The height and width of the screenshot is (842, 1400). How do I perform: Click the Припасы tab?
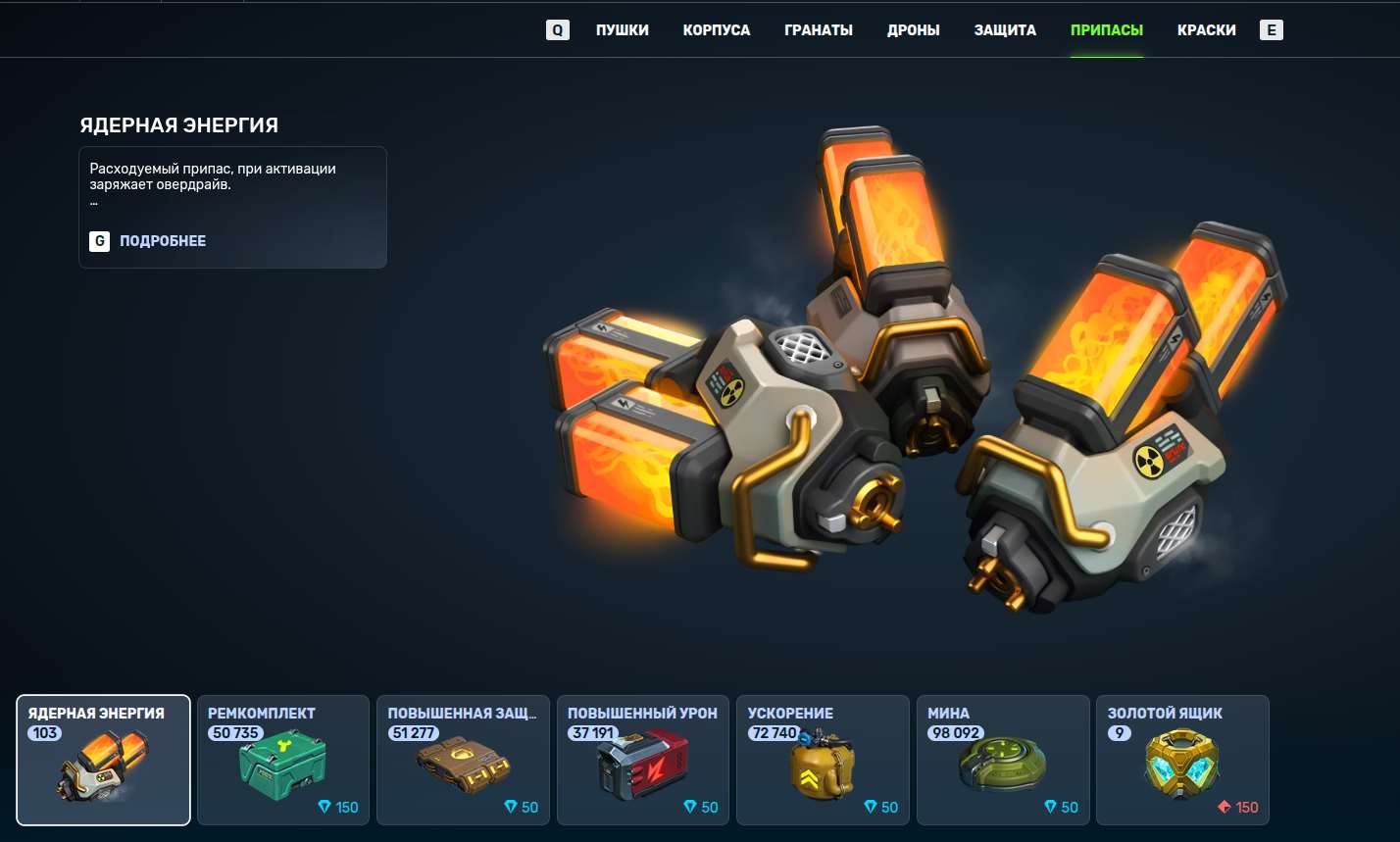pyautogui.click(x=1106, y=30)
